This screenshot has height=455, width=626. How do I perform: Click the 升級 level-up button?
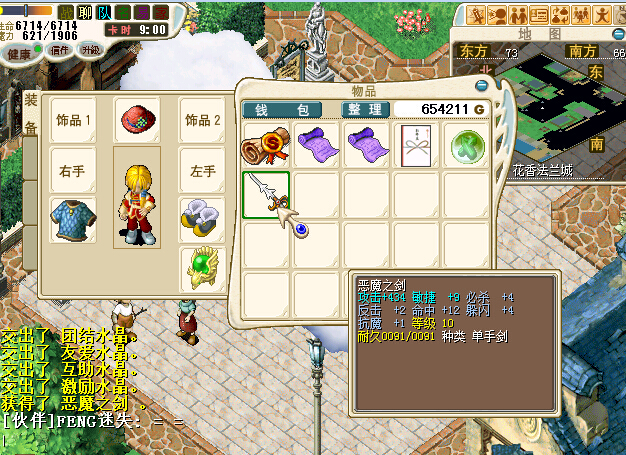tap(91, 49)
